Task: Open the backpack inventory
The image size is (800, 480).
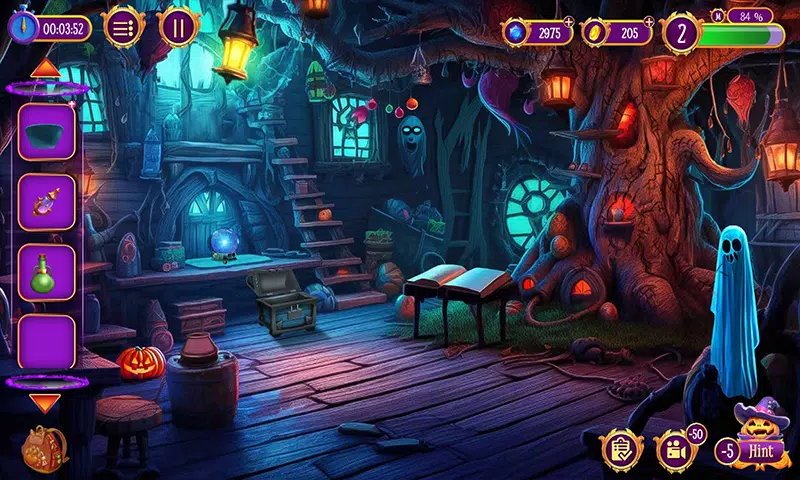Action: 44,449
